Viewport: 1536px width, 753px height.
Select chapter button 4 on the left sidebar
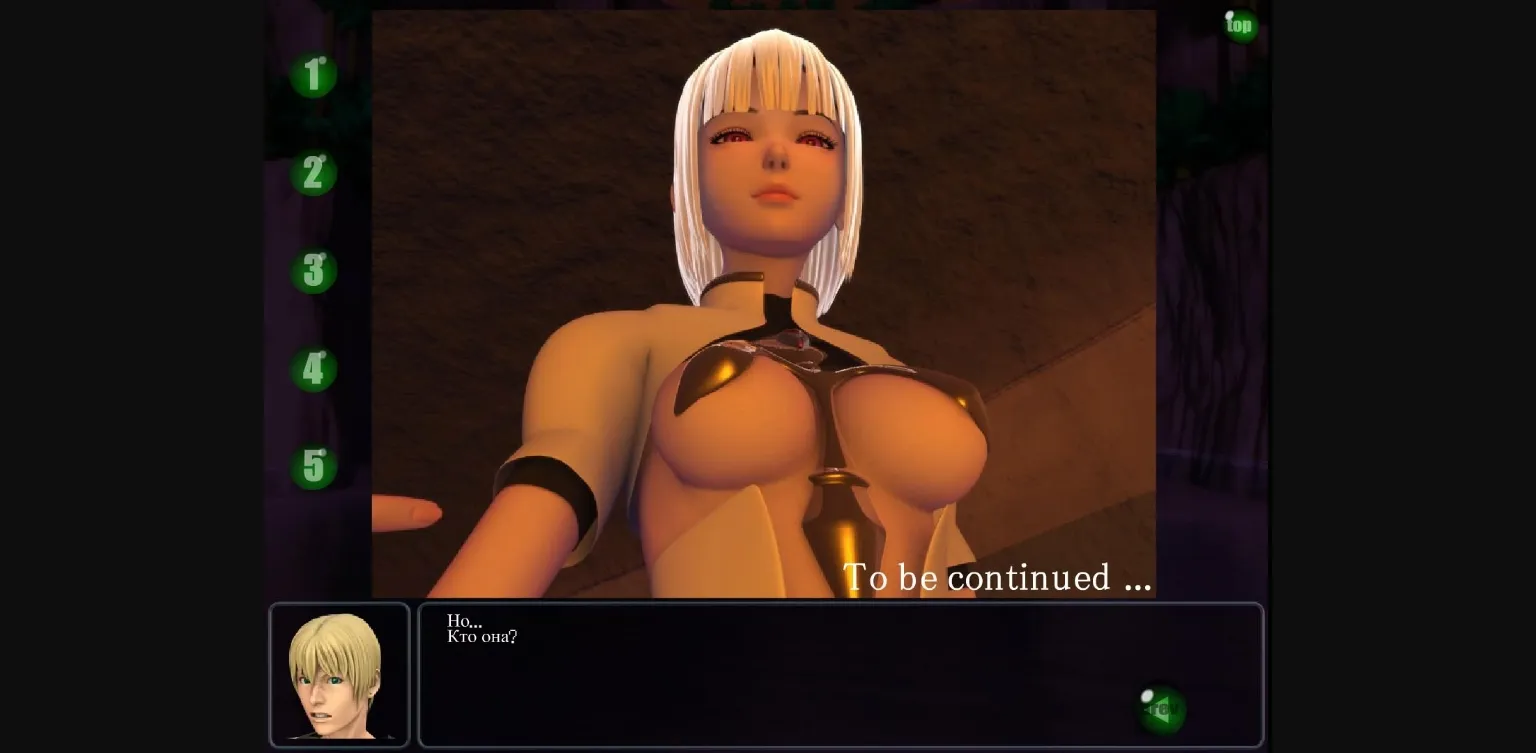tap(313, 369)
